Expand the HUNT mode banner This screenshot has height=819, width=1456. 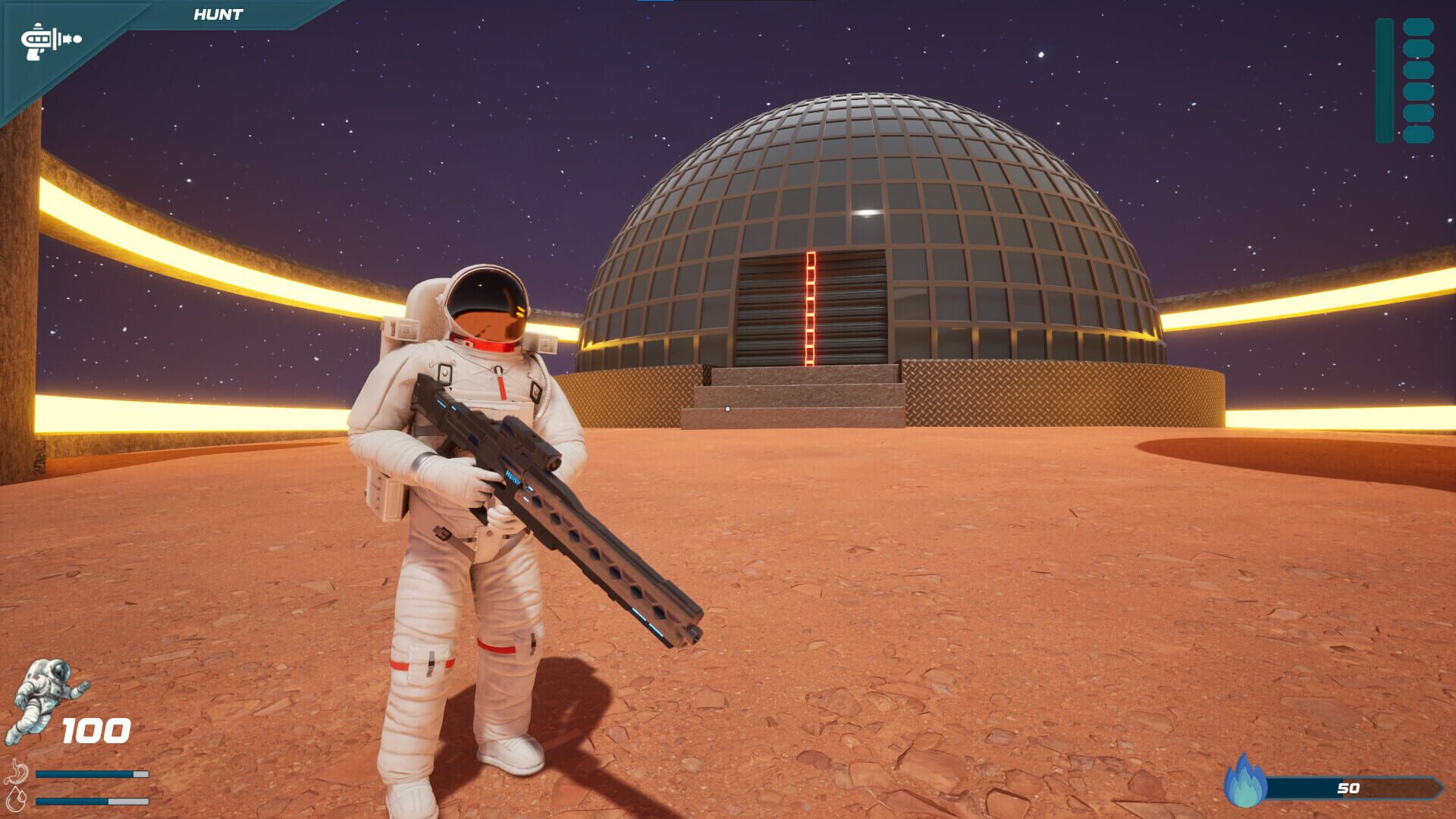tap(218, 13)
